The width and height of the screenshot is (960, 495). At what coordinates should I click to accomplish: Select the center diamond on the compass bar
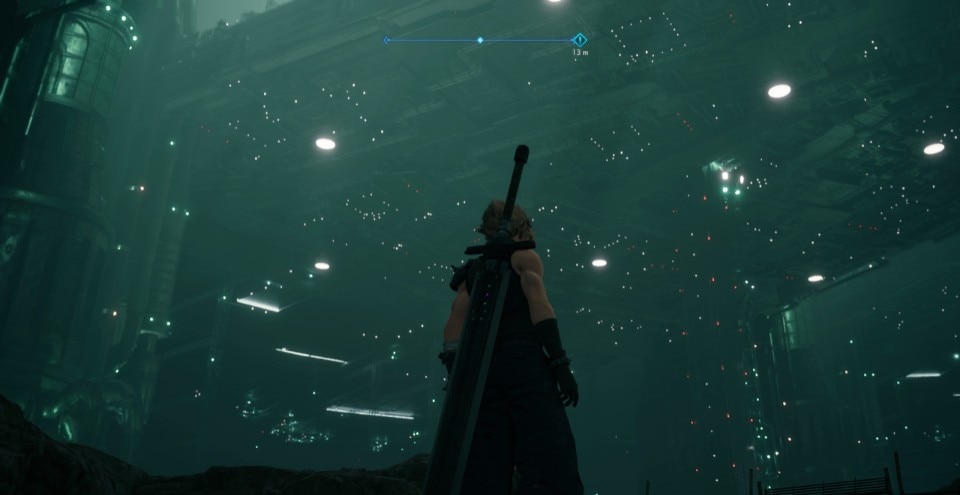click(x=480, y=40)
